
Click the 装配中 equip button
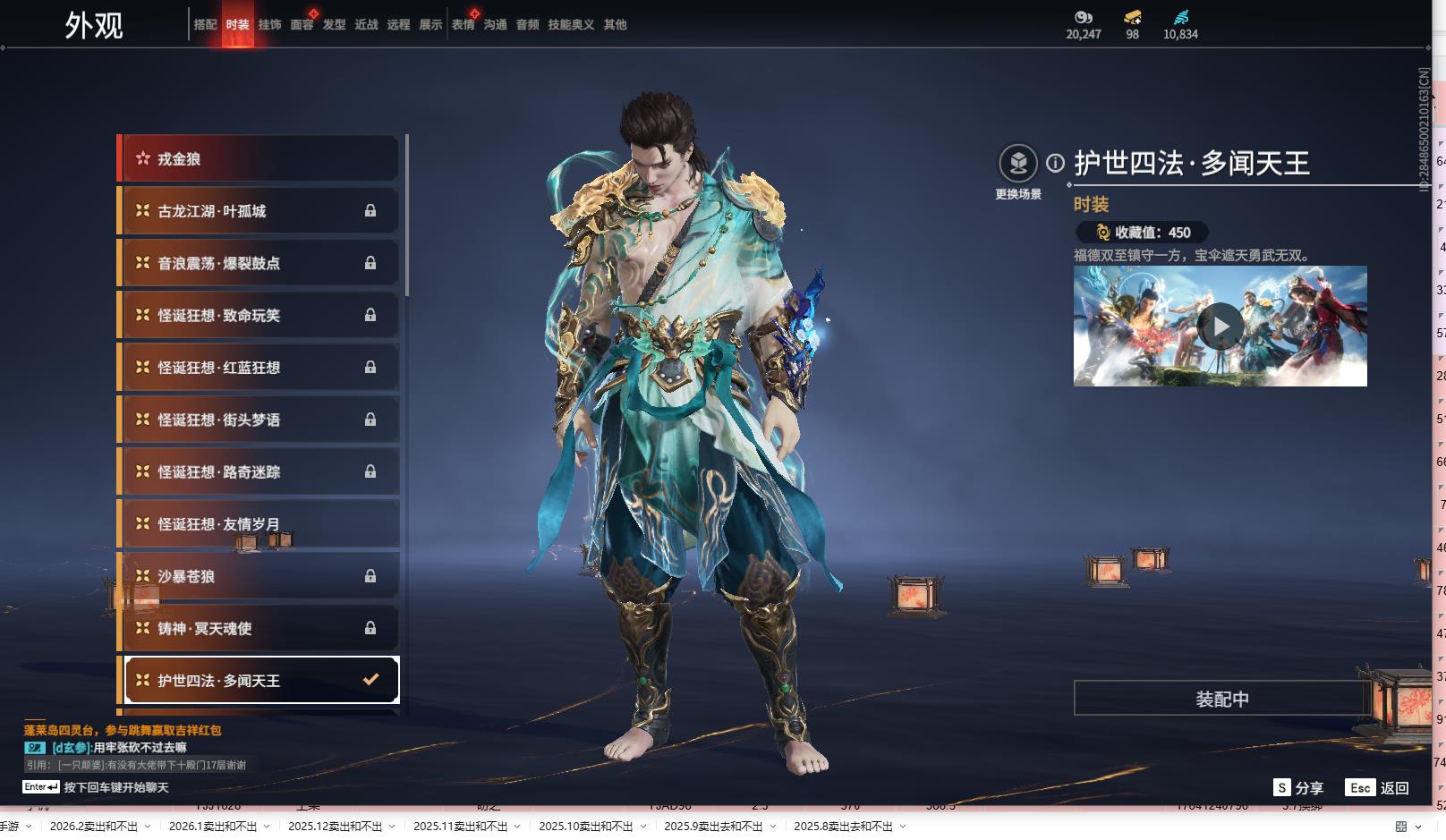[1221, 699]
